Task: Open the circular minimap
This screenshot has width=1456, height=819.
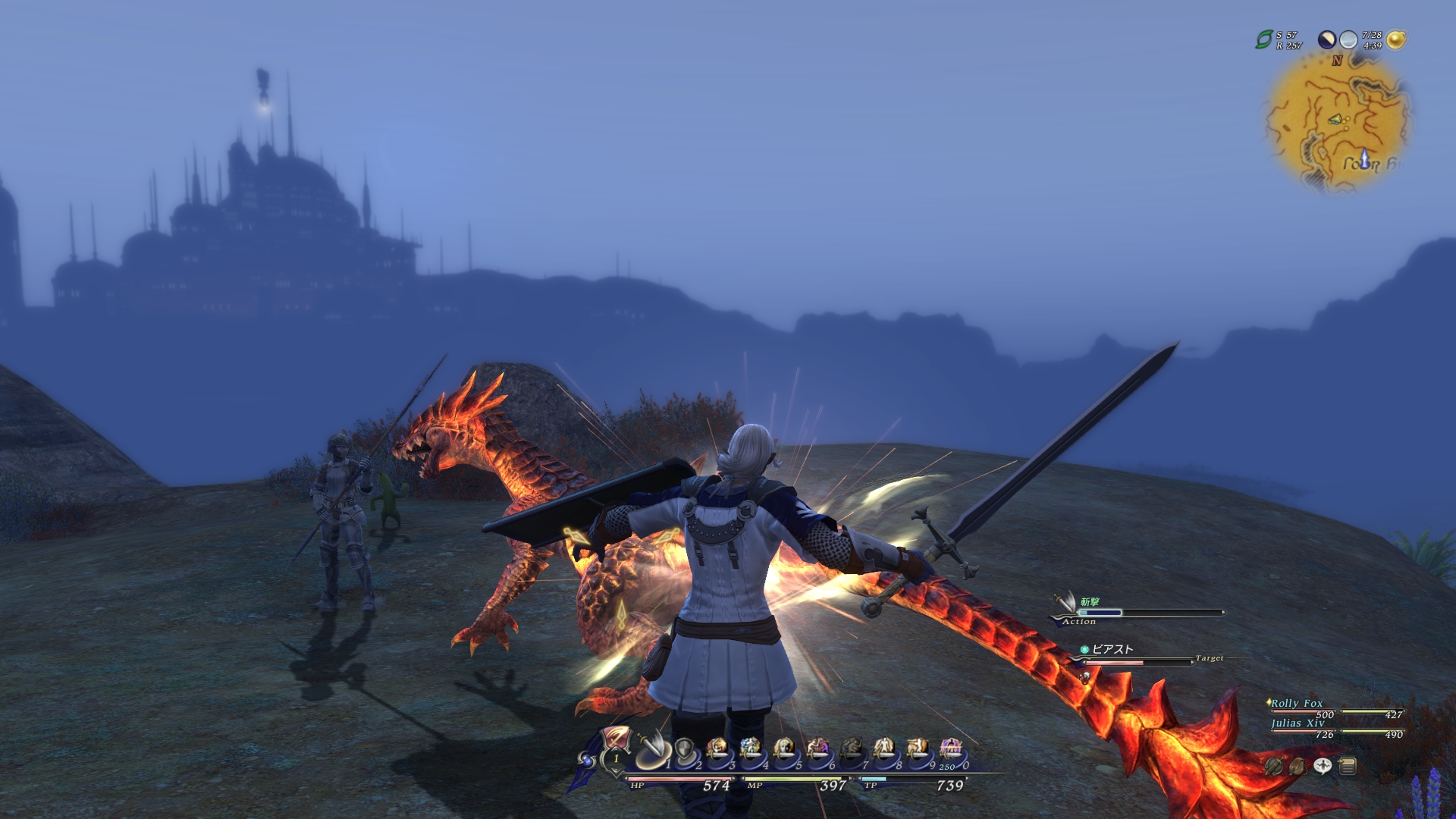Action: point(1337,121)
